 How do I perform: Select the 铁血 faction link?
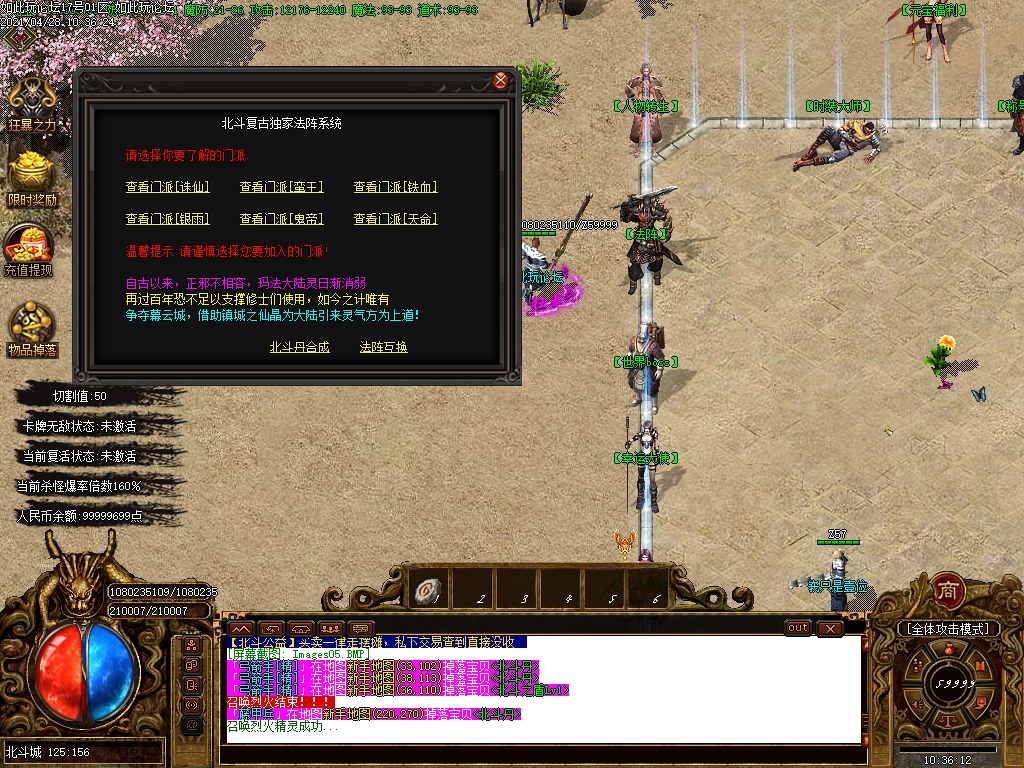(x=396, y=187)
